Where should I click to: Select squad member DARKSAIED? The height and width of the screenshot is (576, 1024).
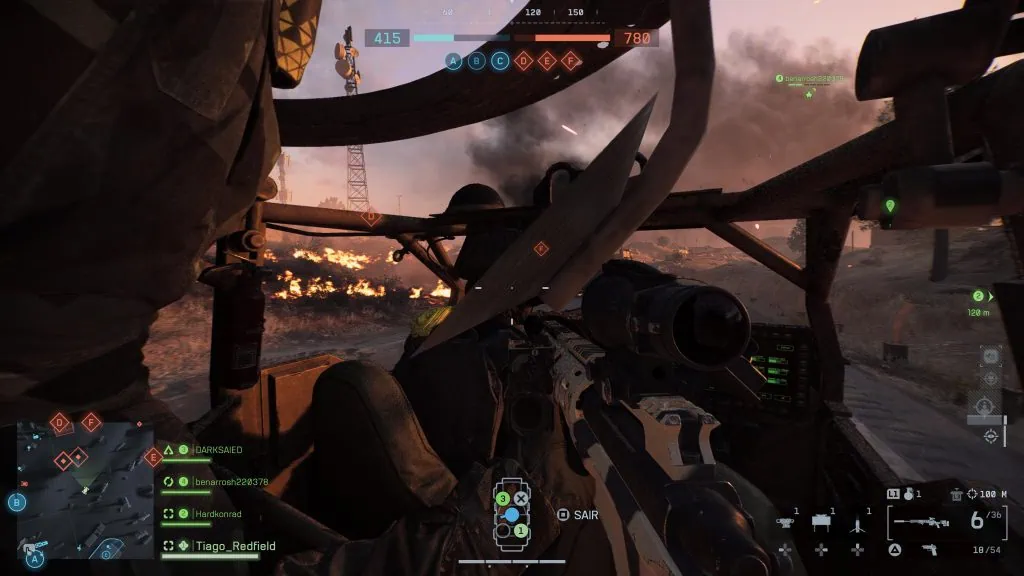(x=216, y=451)
